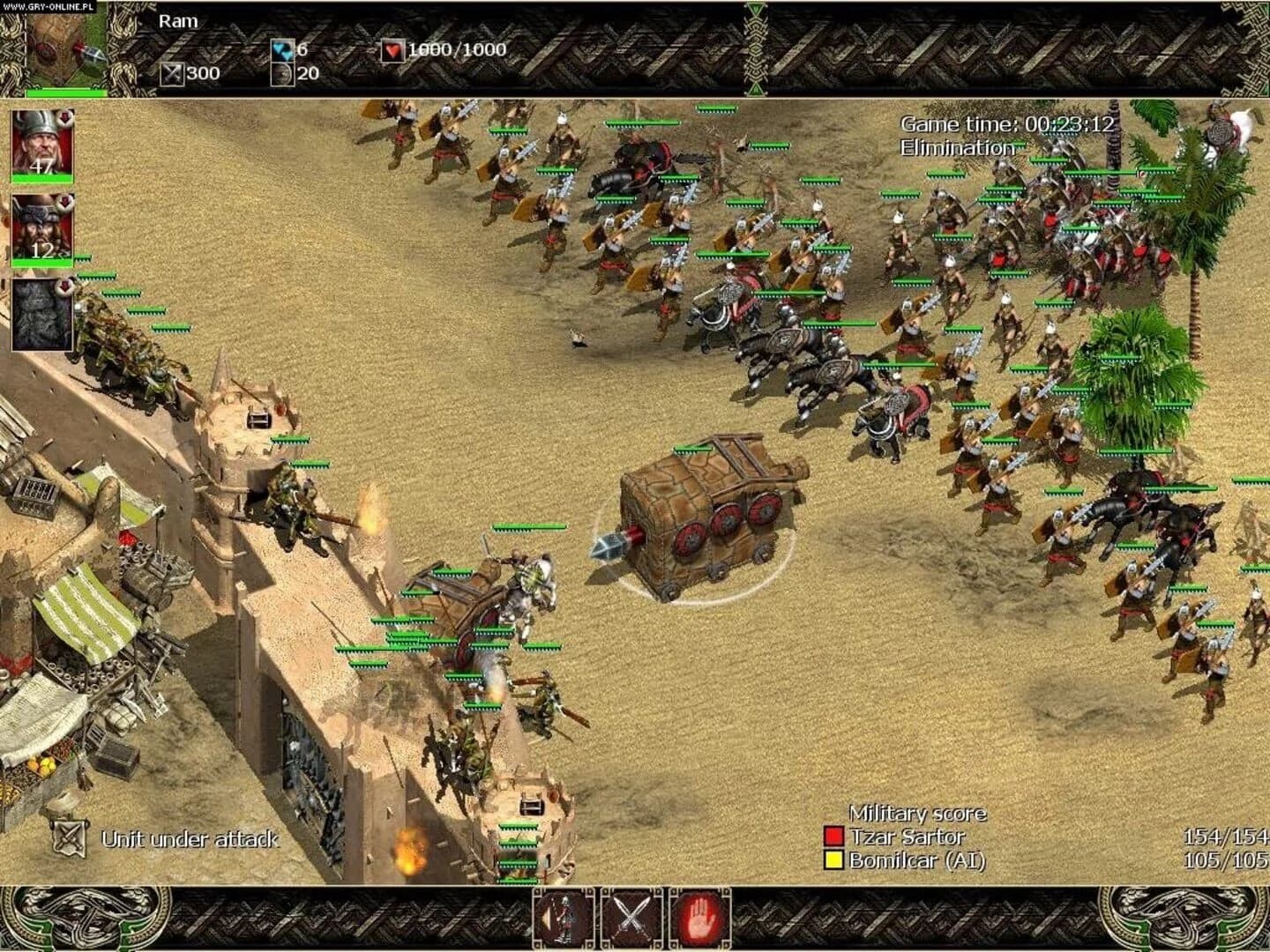Click the attack strength sword icon showing 300
Screen dimensions: 1270x952
pyautogui.click(x=173, y=73)
